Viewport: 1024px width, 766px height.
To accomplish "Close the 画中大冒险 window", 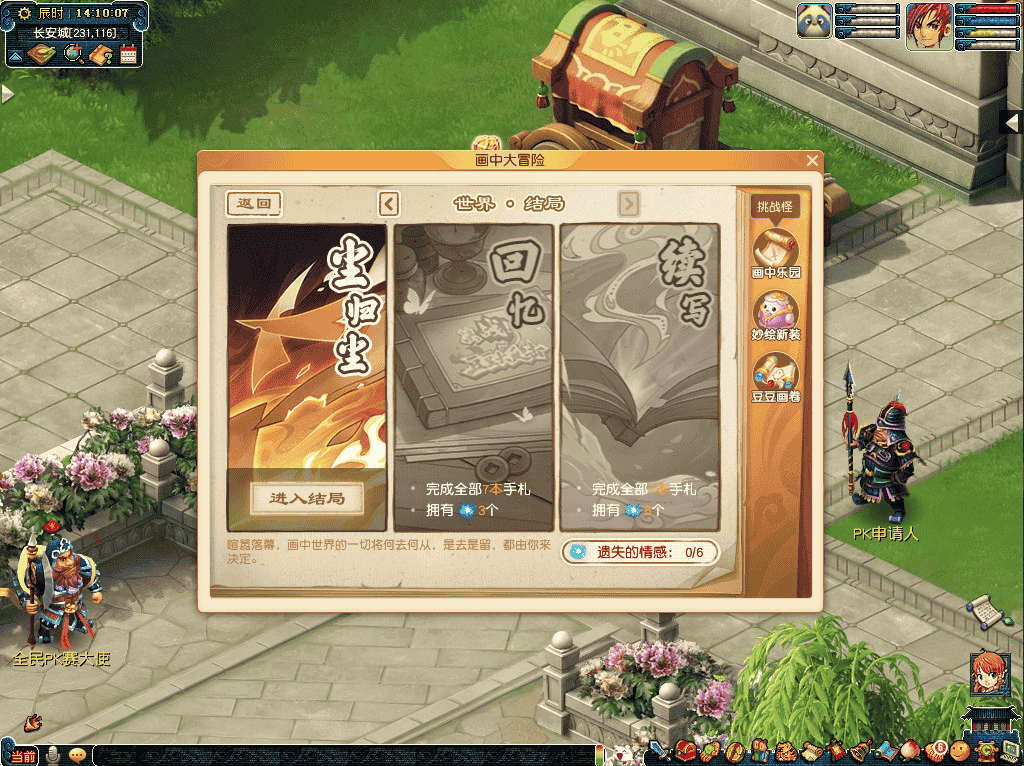I will click(x=812, y=160).
